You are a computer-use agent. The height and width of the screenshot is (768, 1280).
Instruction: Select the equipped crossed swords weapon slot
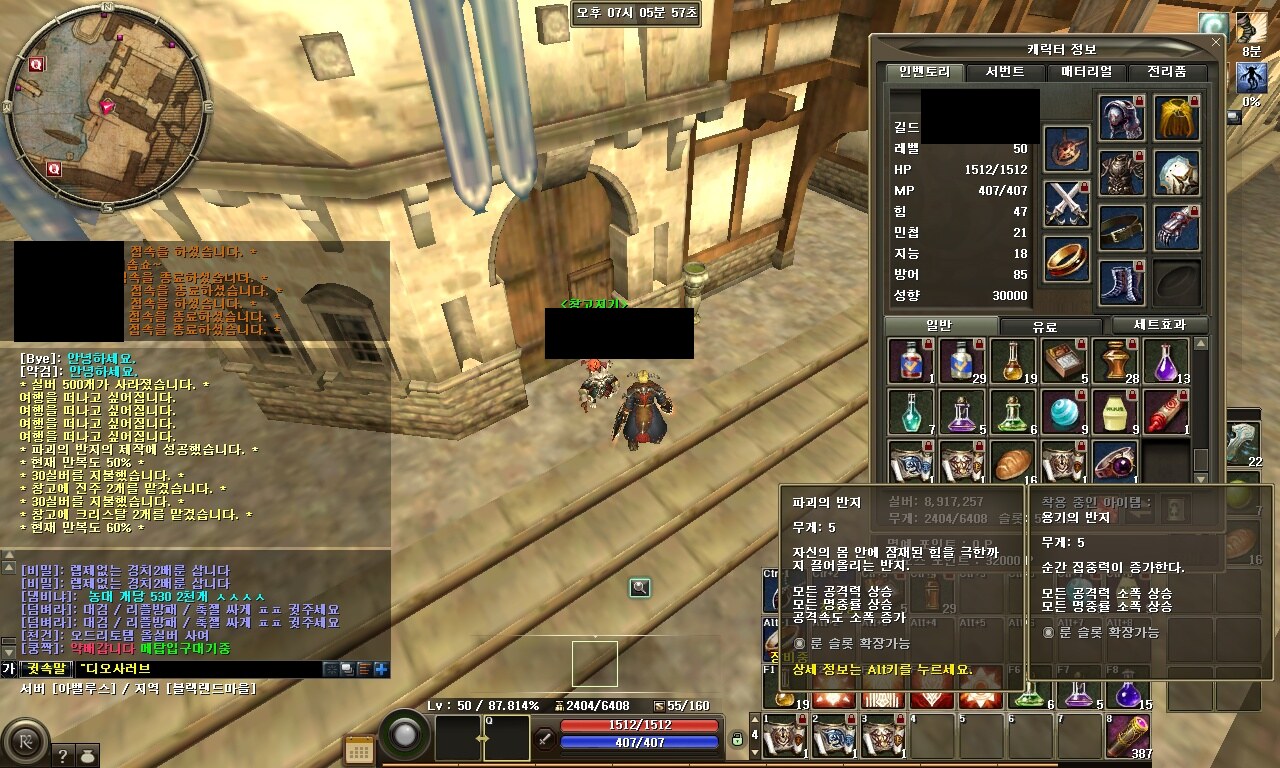tap(1067, 204)
